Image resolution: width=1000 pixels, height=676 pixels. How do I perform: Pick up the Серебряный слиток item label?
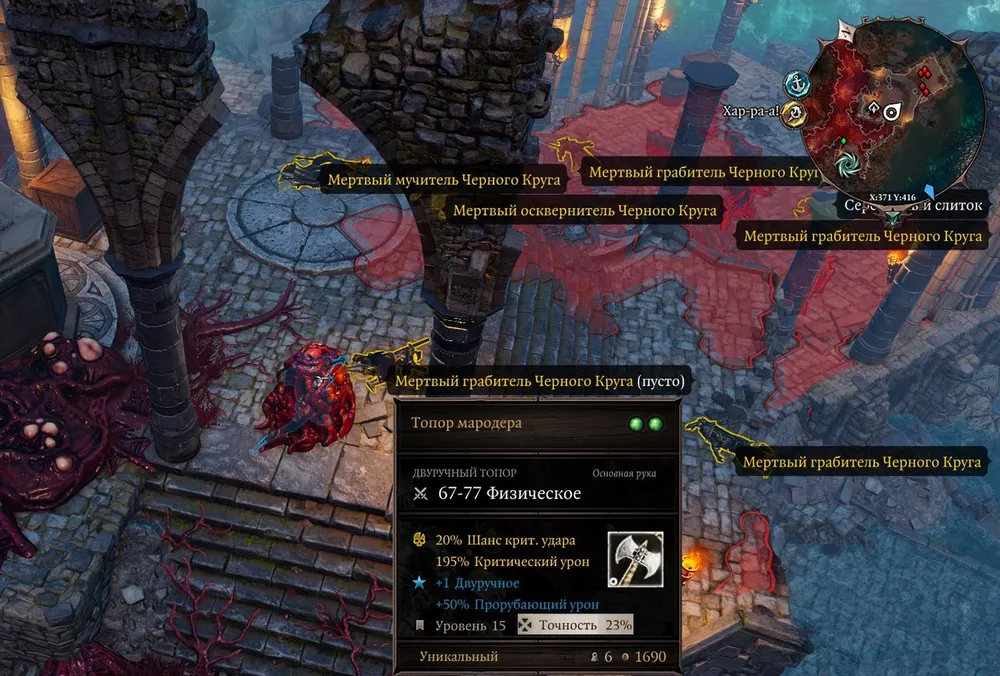[x=912, y=206]
